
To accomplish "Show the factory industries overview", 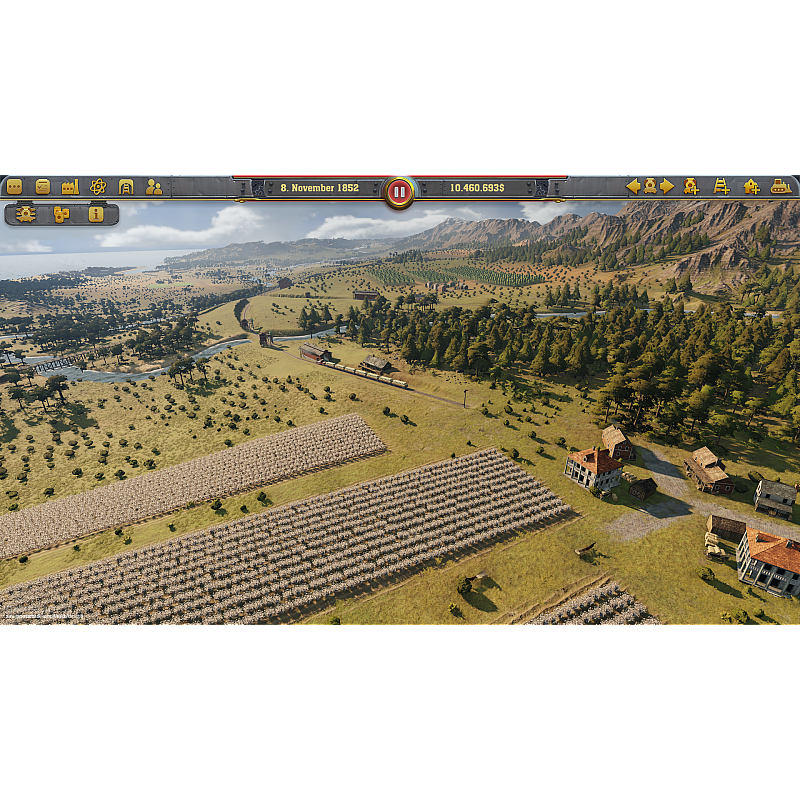I will tap(70, 187).
